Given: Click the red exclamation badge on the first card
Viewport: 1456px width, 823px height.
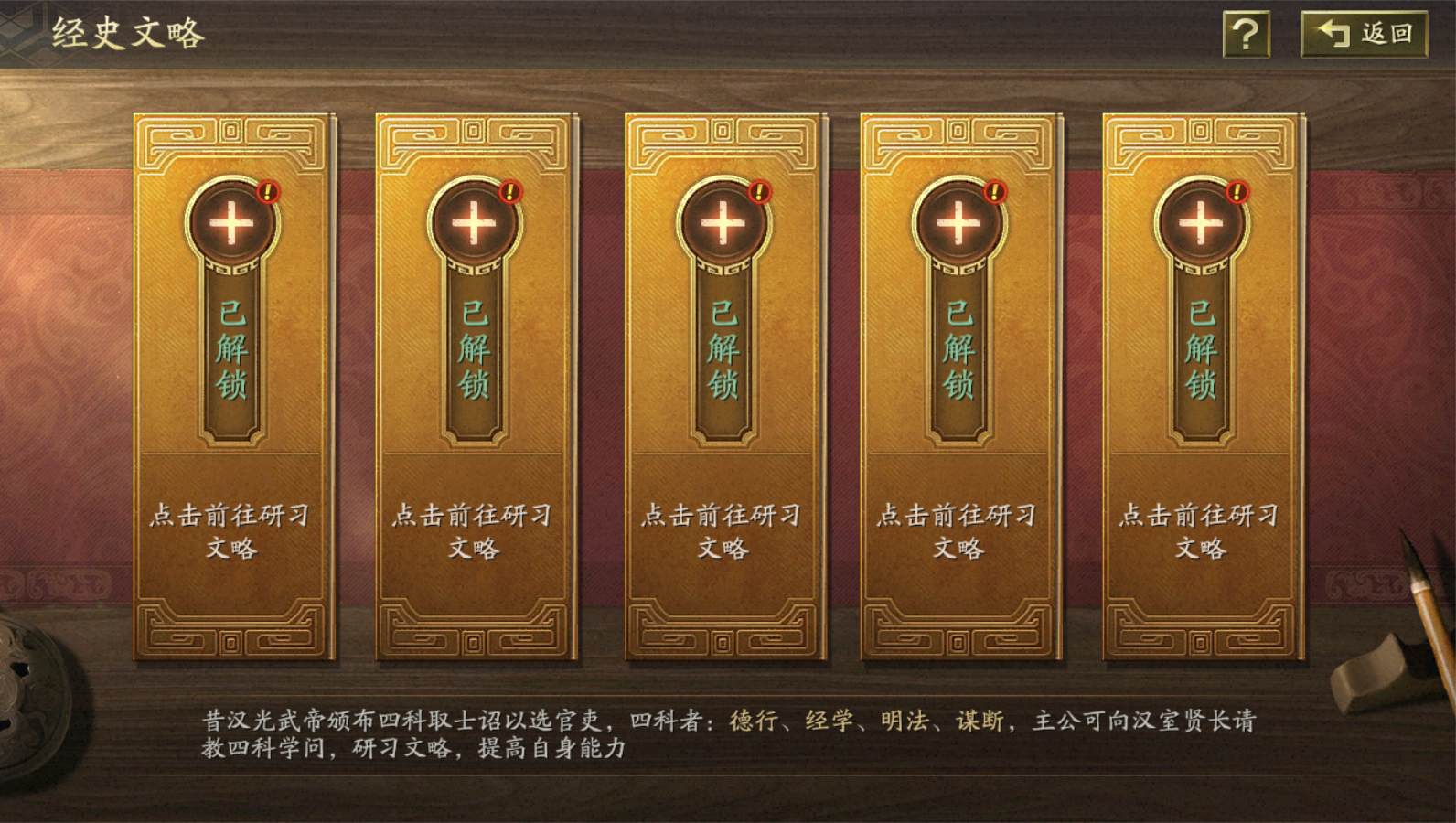Looking at the screenshot, I should click(266, 192).
